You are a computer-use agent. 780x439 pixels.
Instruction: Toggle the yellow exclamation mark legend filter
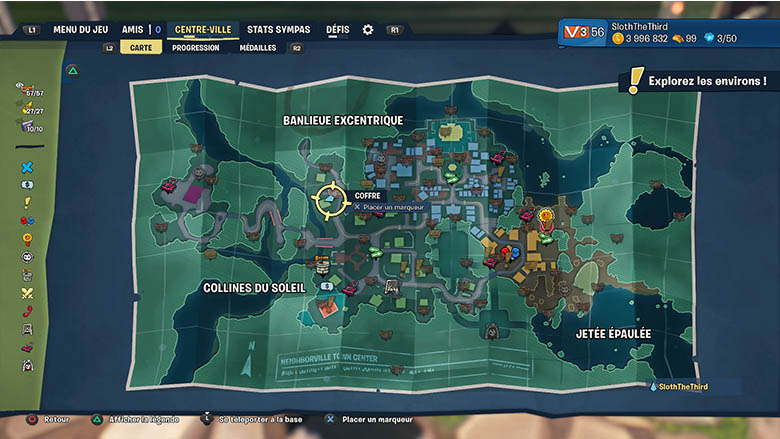click(27, 202)
